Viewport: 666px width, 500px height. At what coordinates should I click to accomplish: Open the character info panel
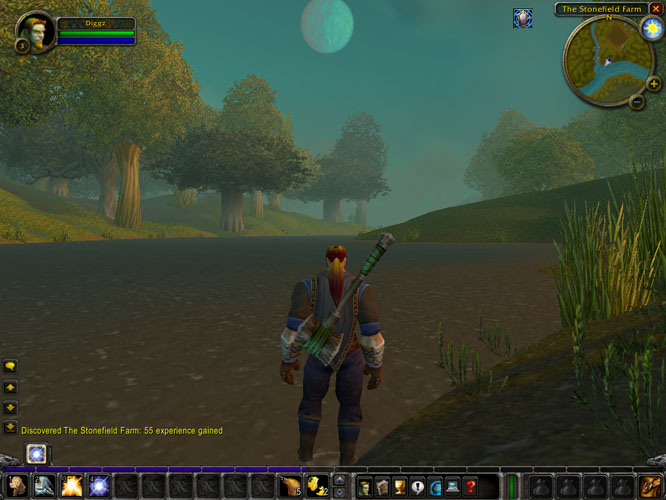[365, 487]
